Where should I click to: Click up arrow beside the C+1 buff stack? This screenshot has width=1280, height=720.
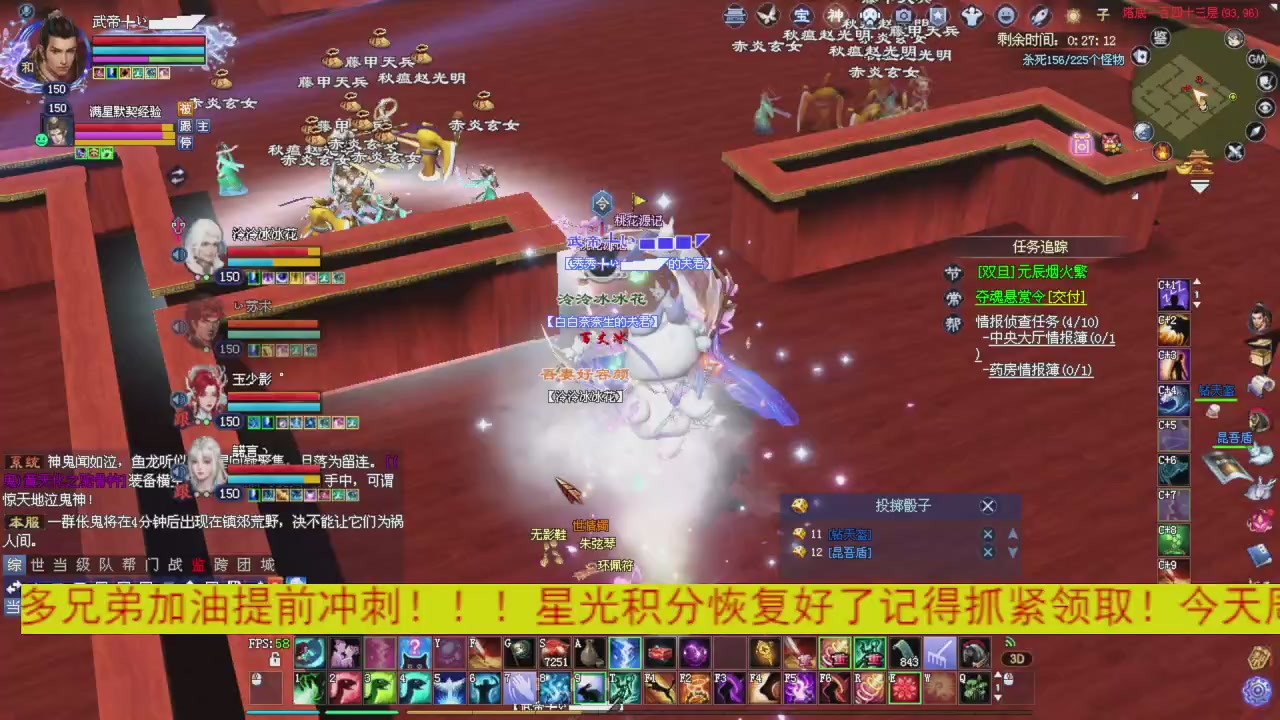[x=1197, y=280]
